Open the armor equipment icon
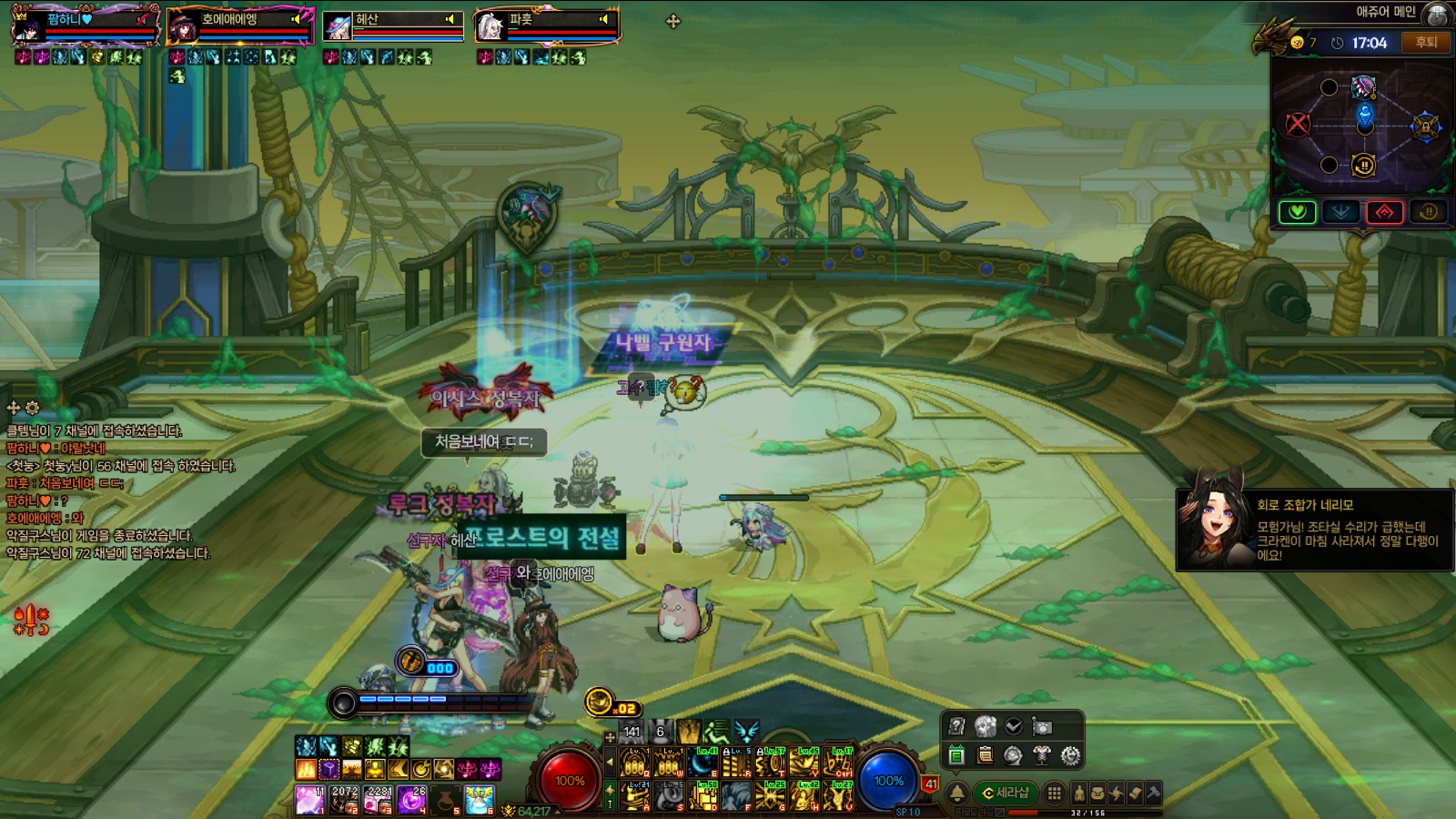Image resolution: width=1456 pixels, height=819 pixels. 1042,755
